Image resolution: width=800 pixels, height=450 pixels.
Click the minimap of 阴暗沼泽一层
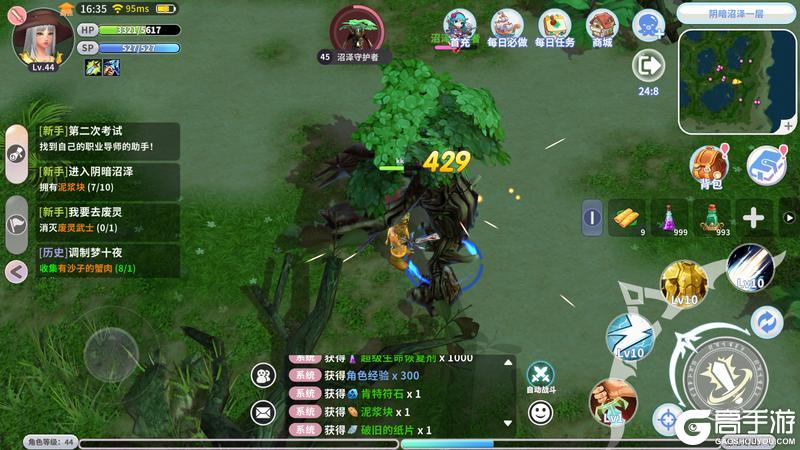click(738, 81)
